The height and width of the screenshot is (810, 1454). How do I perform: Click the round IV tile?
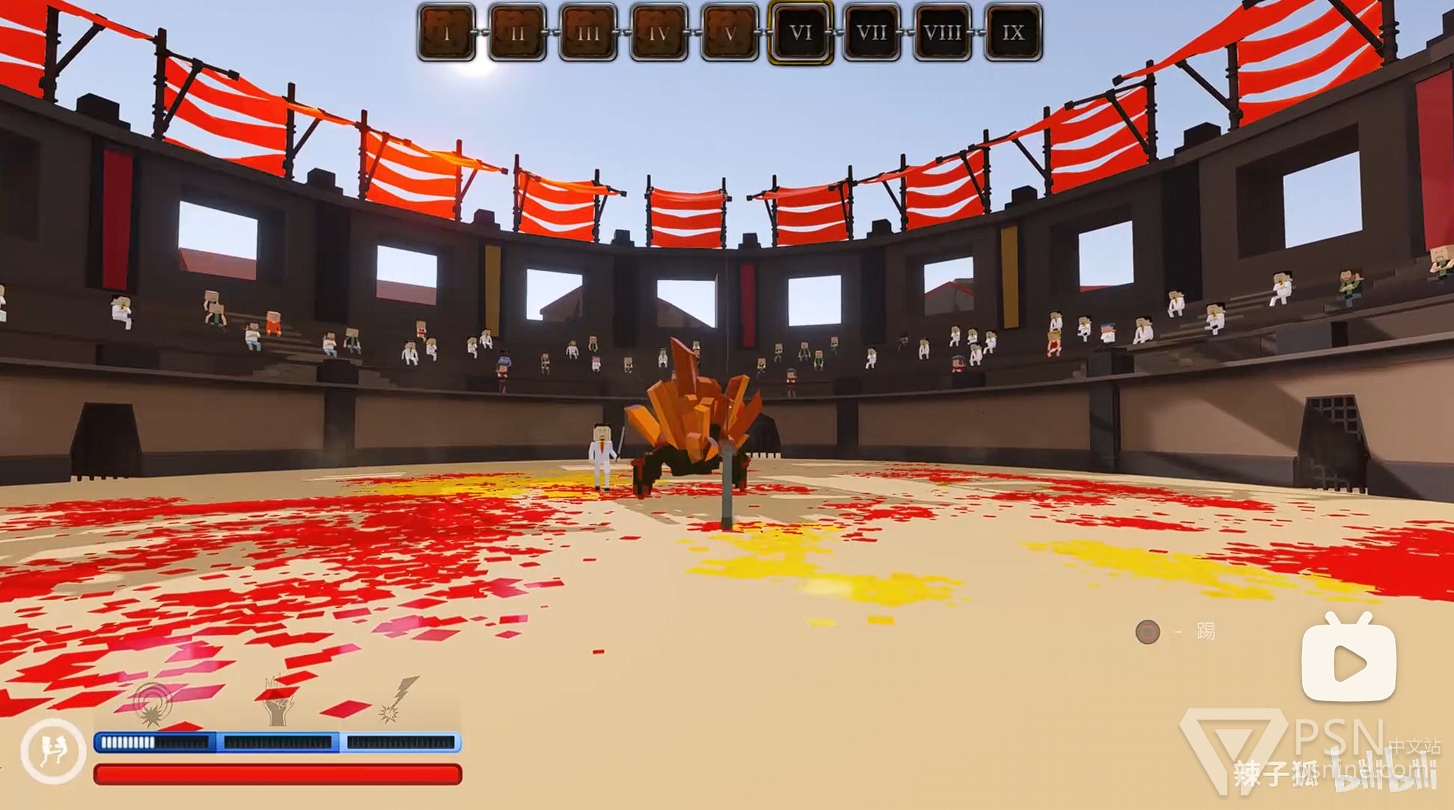(x=659, y=32)
